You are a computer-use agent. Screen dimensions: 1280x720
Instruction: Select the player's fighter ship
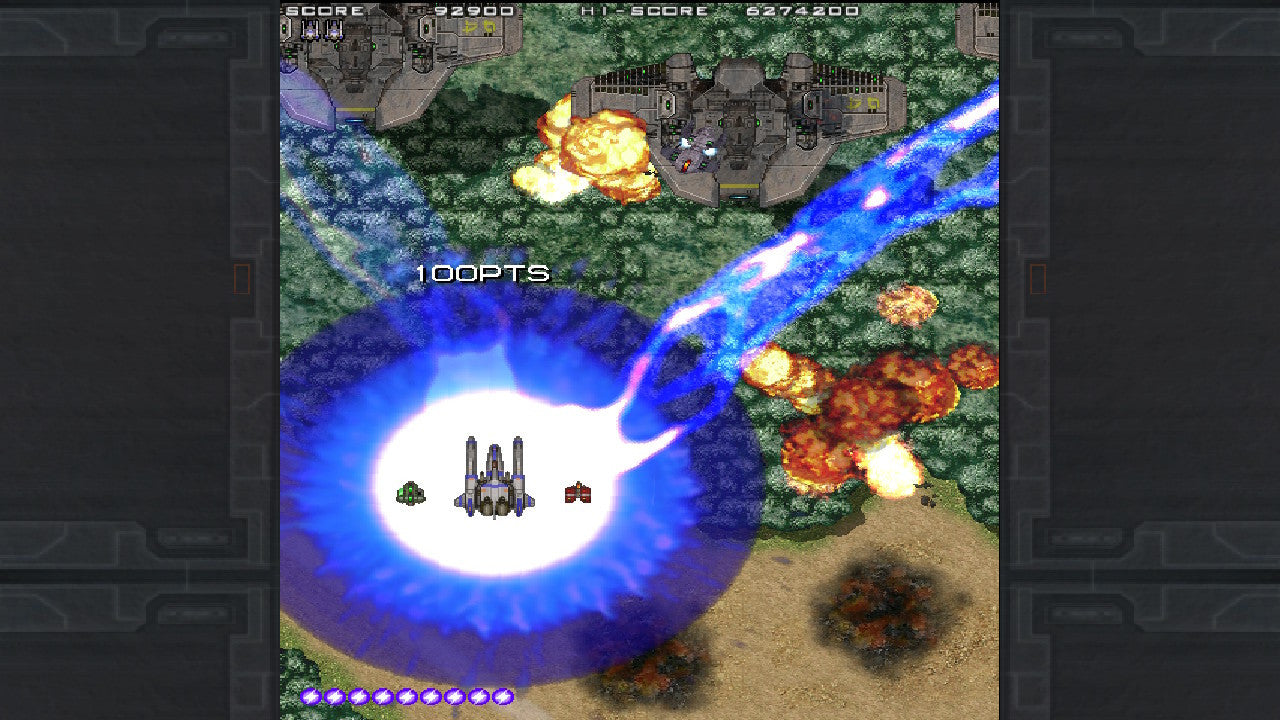pos(493,480)
